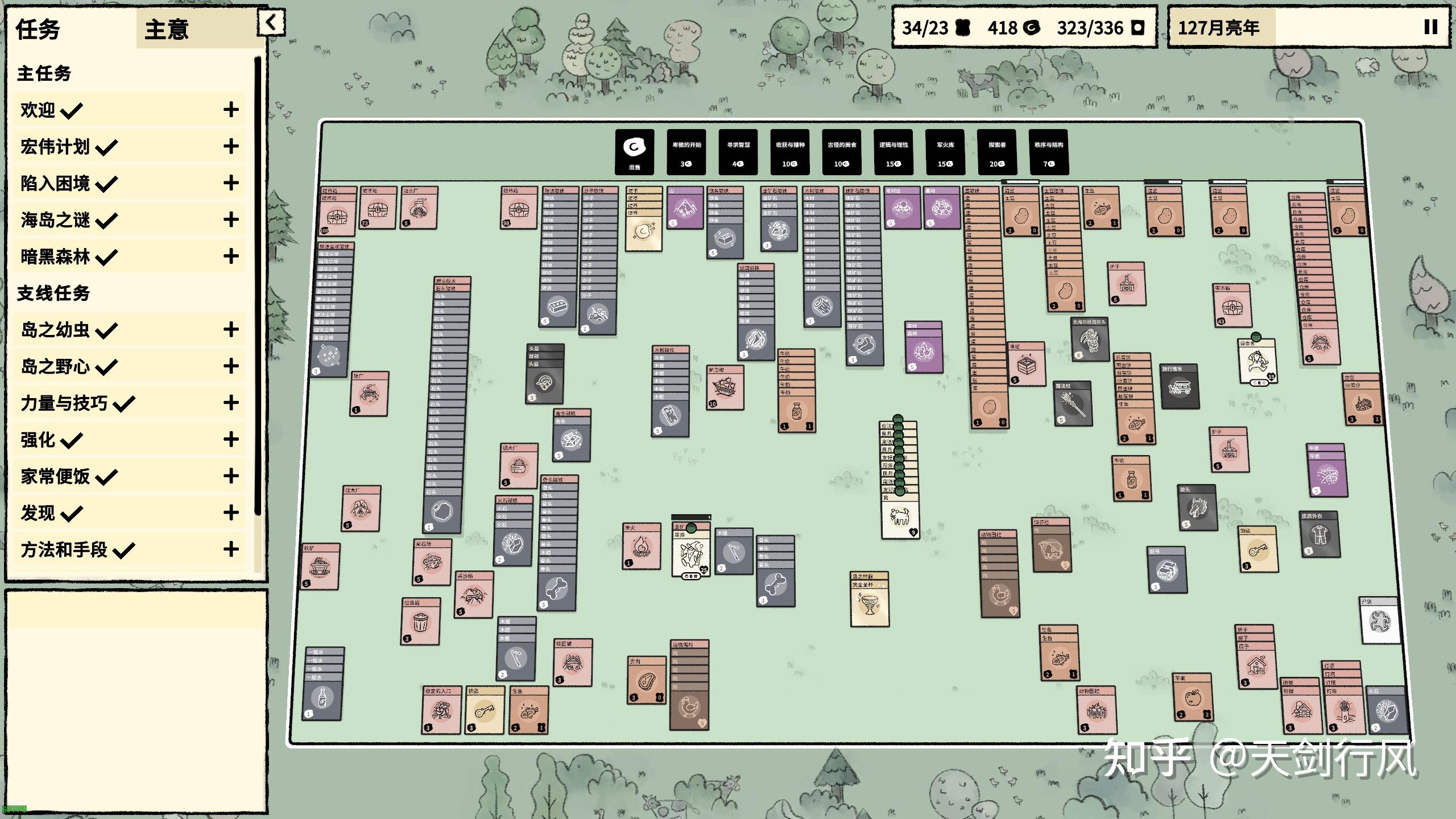The height and width of the screenshot is (819, 1456).
Task: Expand the 力量与技巧 side quest
Action: [x=230, y=403]
